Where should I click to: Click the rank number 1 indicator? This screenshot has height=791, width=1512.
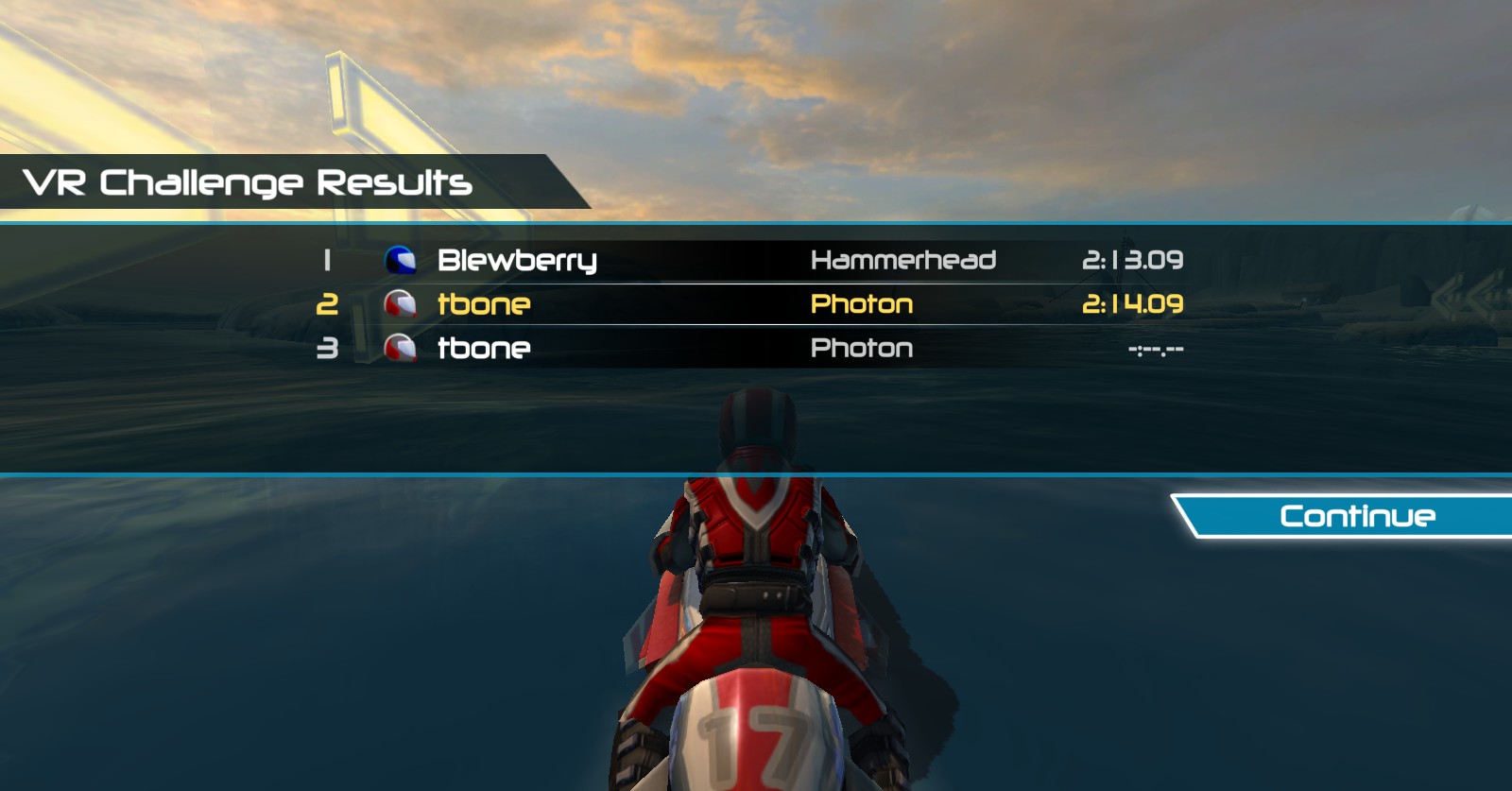coord(327,260)
